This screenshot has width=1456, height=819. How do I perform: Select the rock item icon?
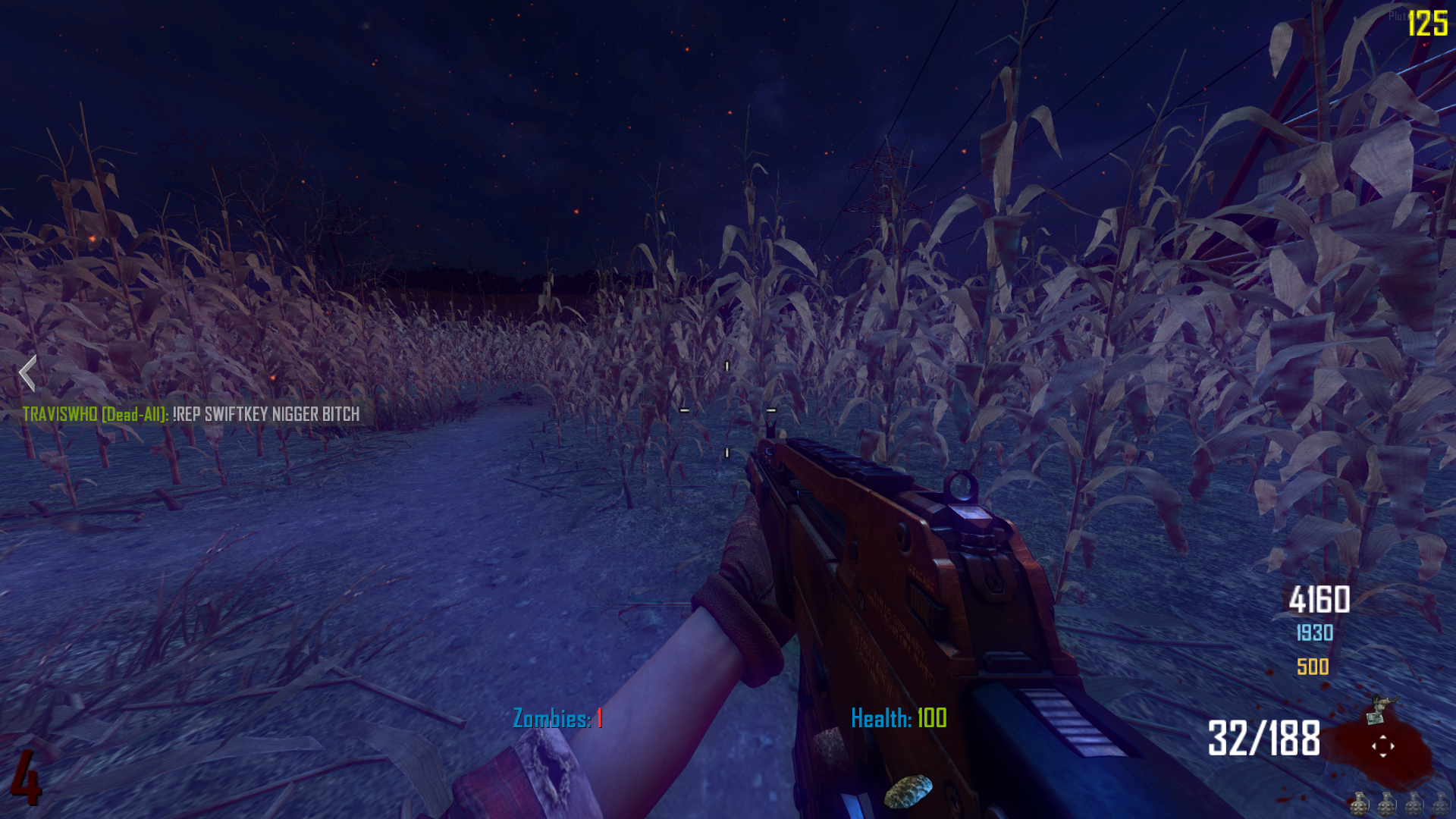pos(908,791)
